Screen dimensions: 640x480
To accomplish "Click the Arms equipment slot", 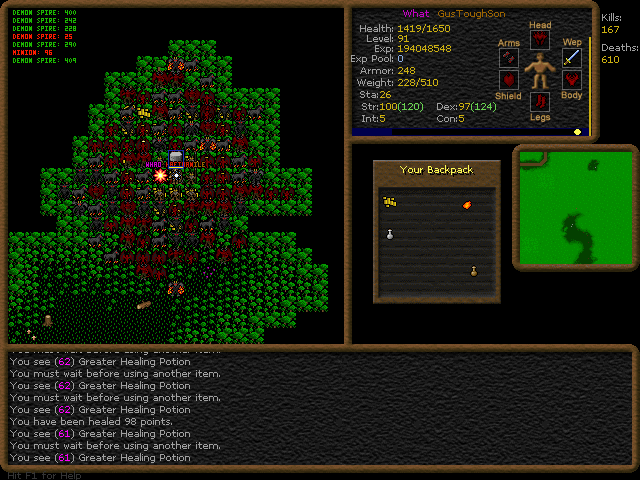I will click(508, 59).
